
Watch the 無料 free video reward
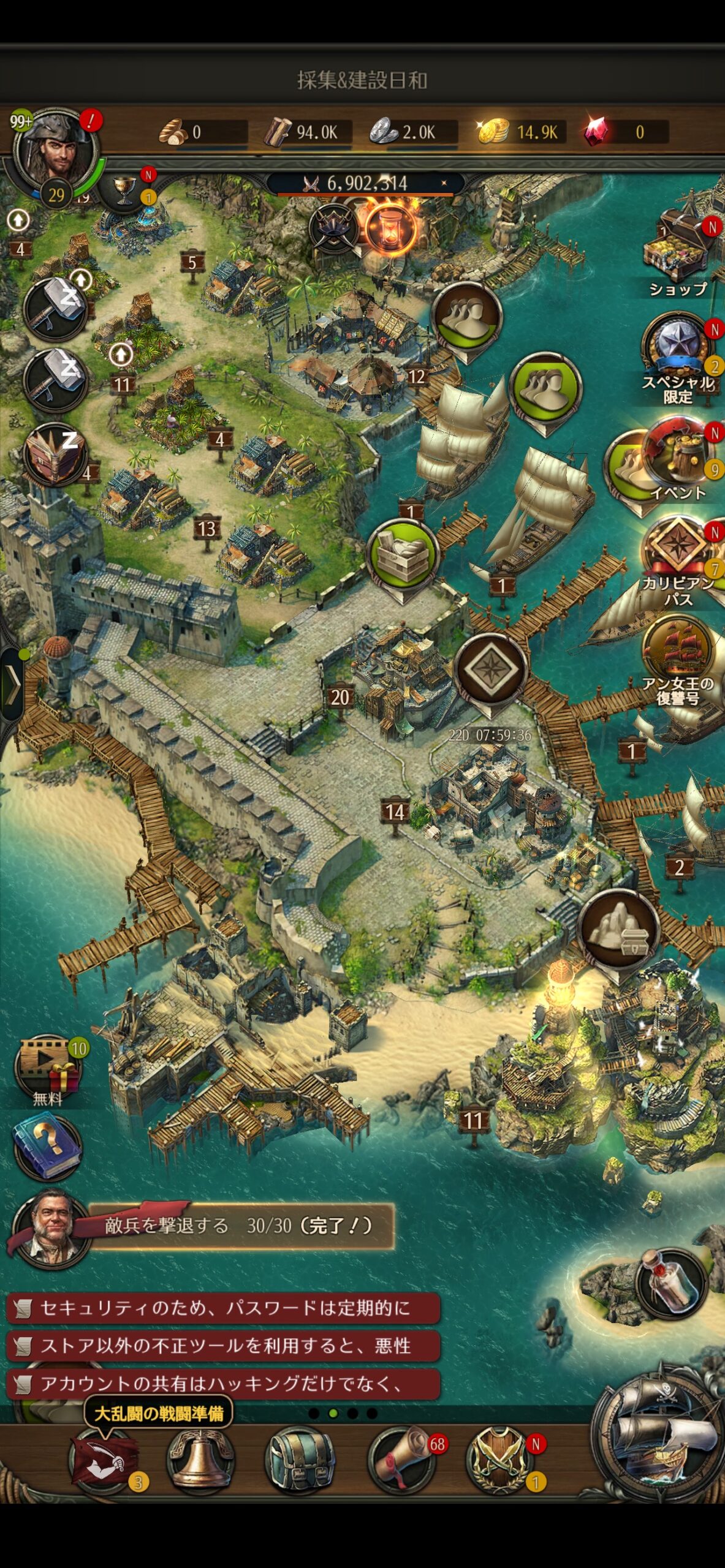pyautogui.click(x=48, y=1066)
